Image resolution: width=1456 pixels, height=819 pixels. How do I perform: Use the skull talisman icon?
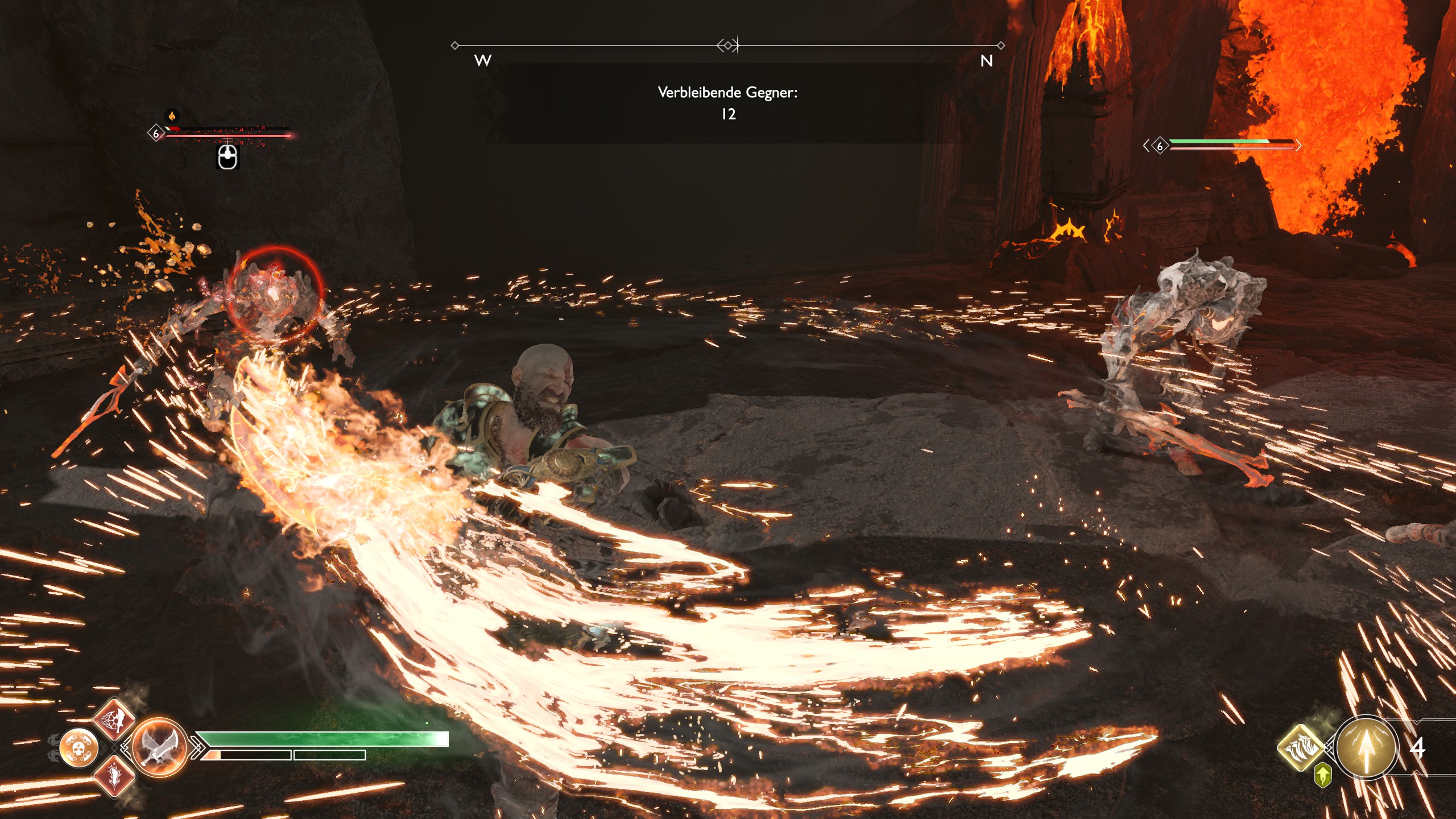(79, 747)
